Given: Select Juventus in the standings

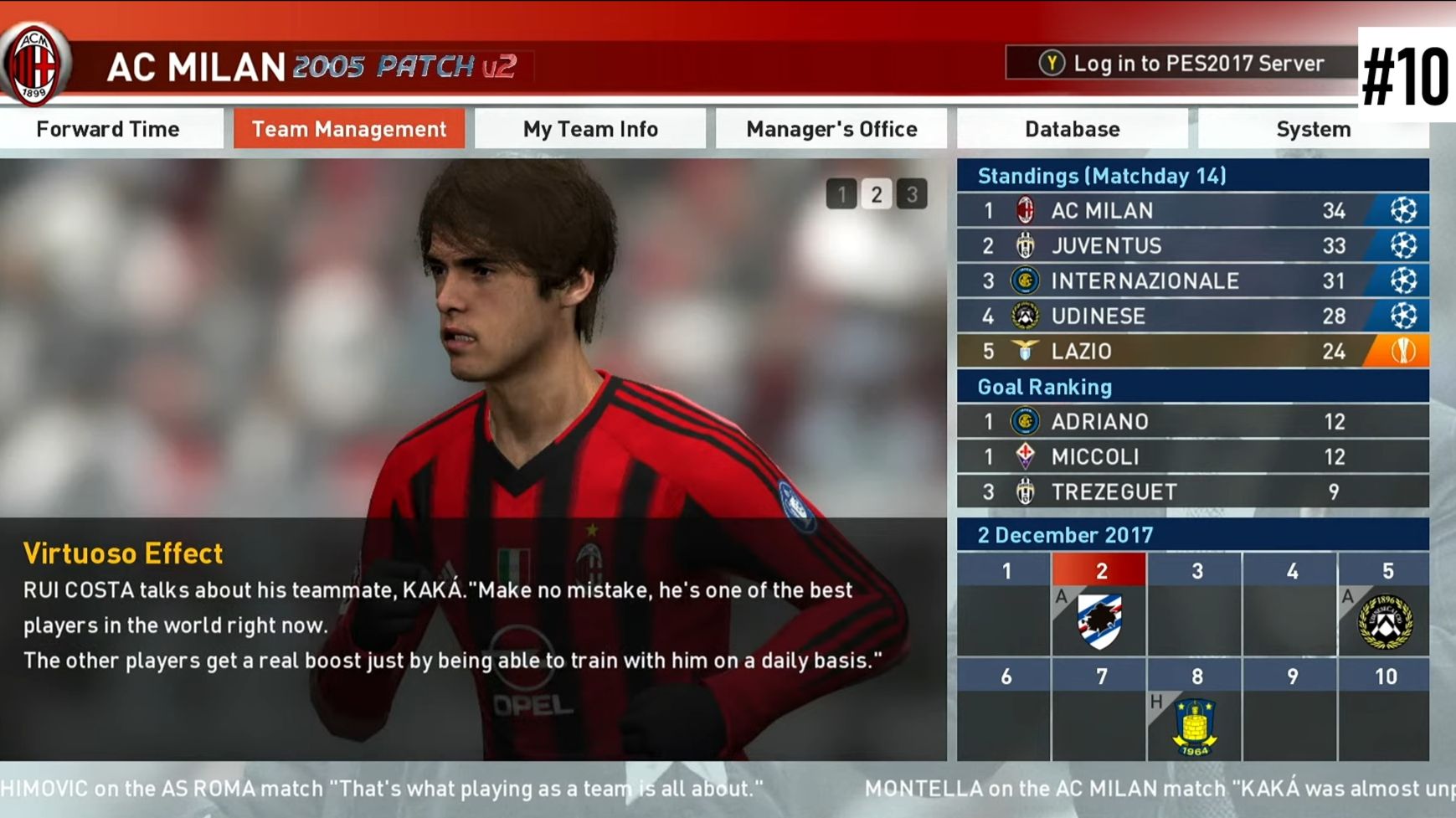Looking at the screenshot, I should (1192, 245).
